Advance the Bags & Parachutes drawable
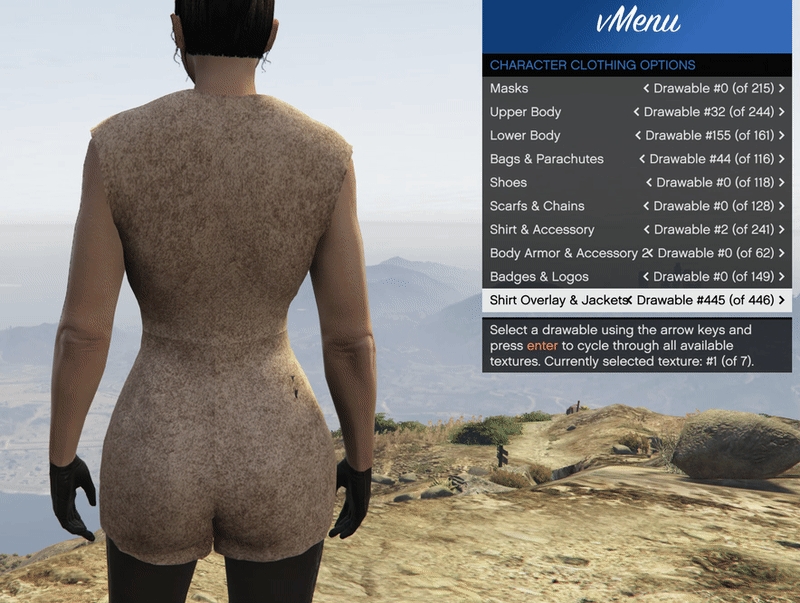 tap(782, 159)
